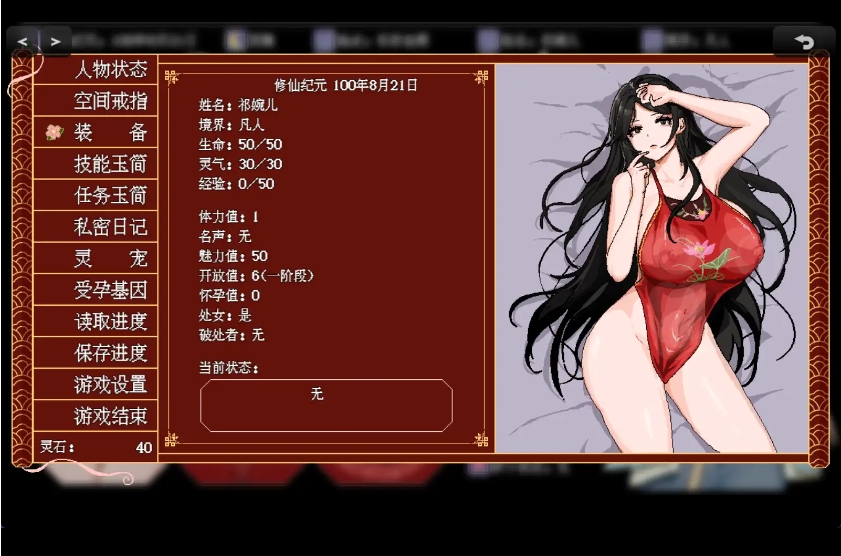This screenshot has height=556, width=841.
Task: Click the right arrow navigation button
Action: pos(55,42)
